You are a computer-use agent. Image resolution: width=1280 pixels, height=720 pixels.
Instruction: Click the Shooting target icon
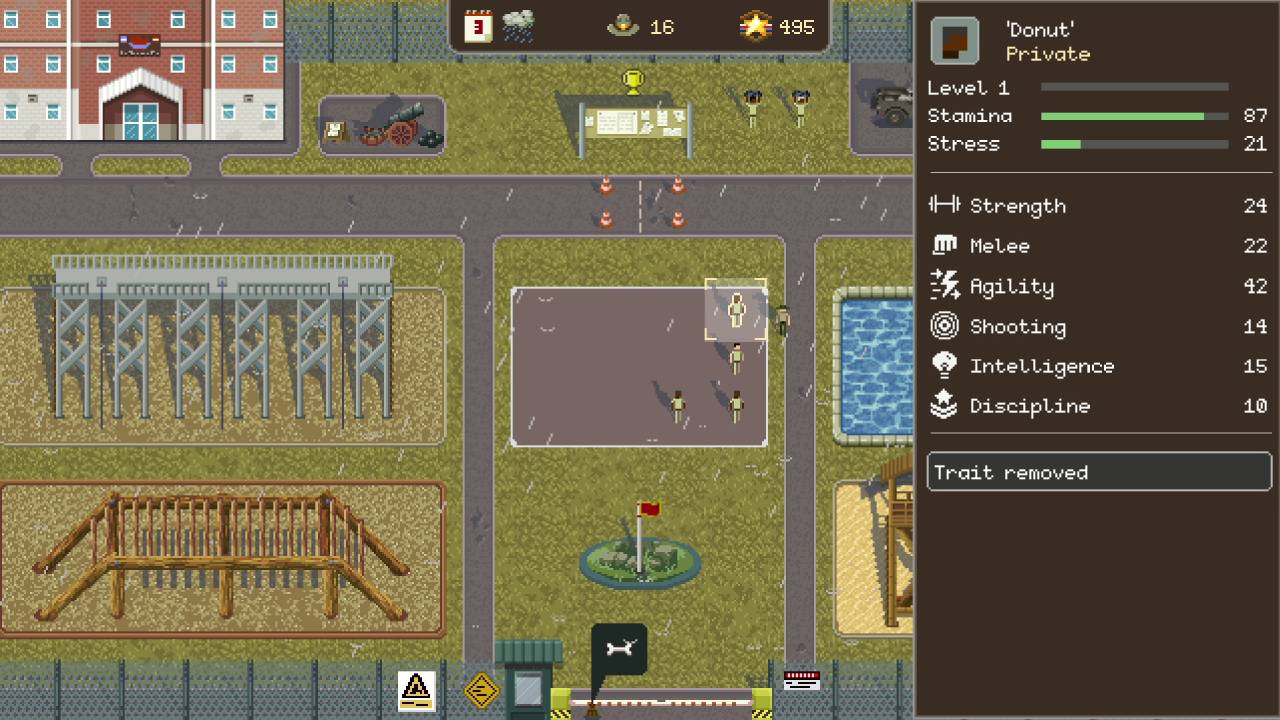(944, 326)
